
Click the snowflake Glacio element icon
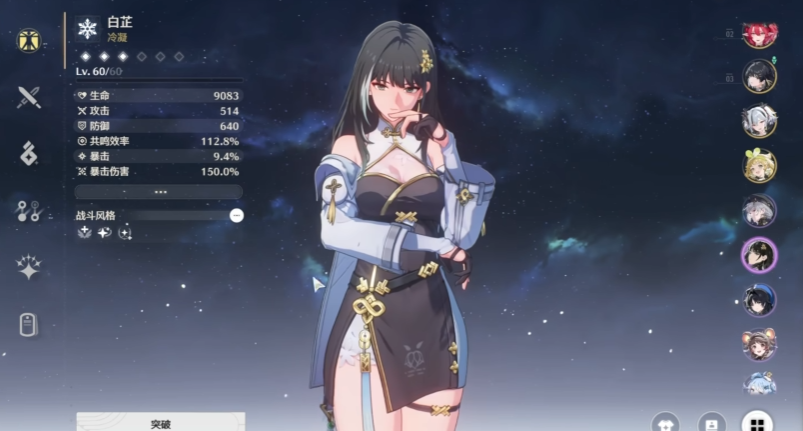click(x=86, y=29)
